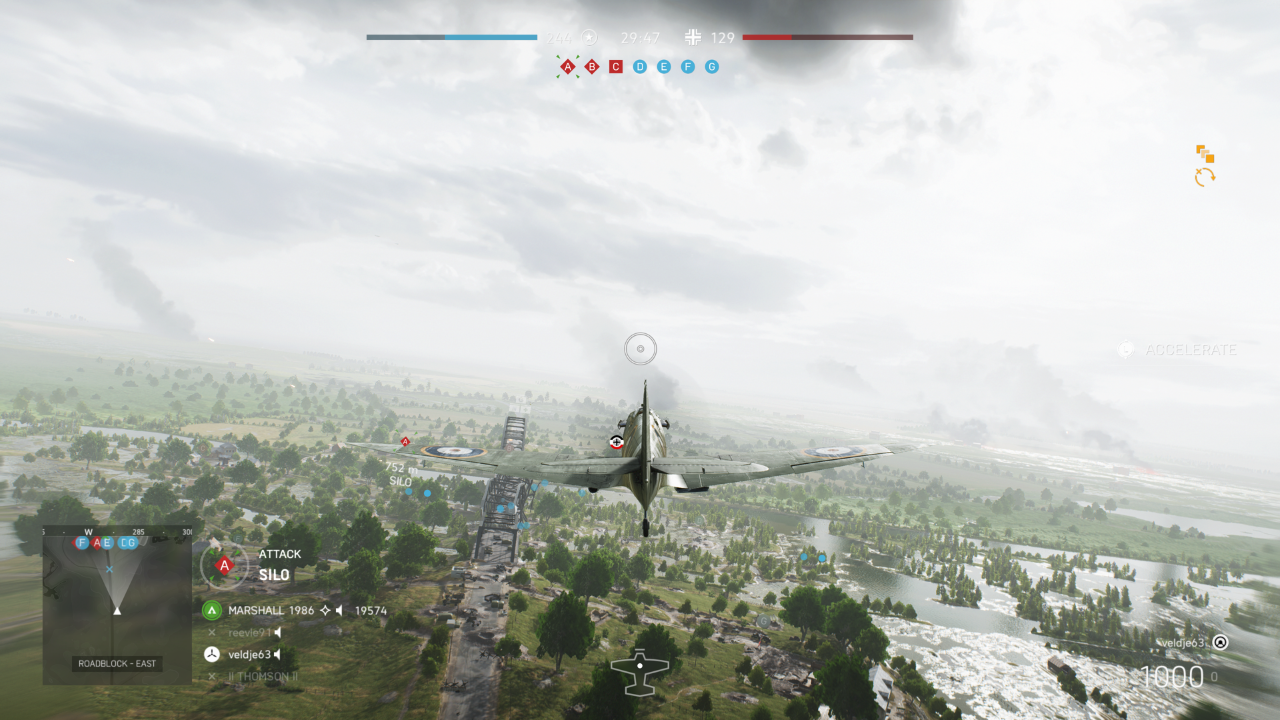Select the red objective A flag marker
This screenshot has height=720, width=1280.
pos(568,67)
